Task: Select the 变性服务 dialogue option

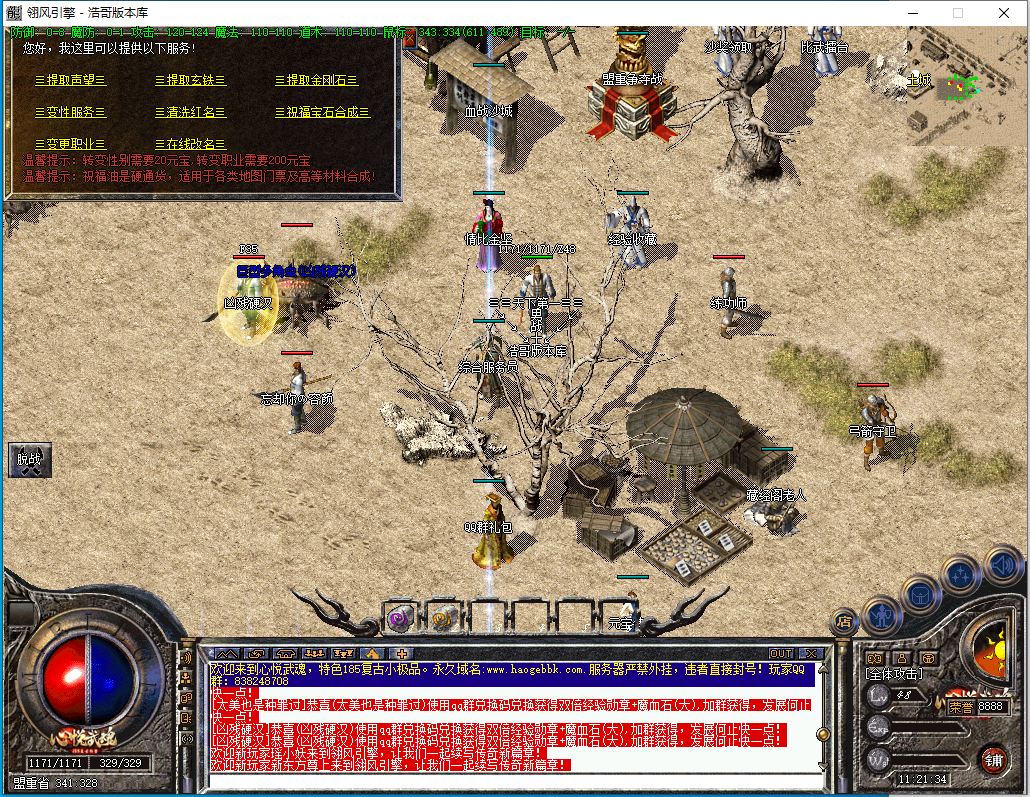Action: (x=70, y=112)
